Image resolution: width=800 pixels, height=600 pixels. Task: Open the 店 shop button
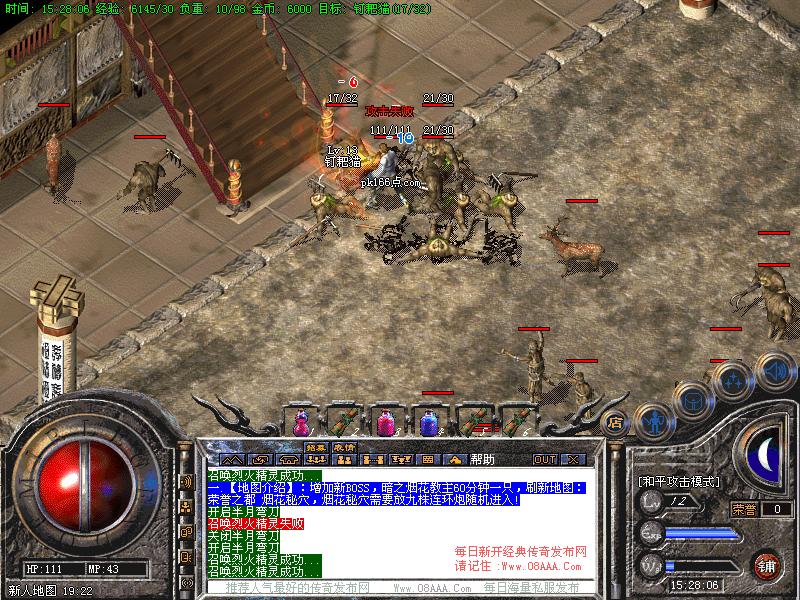coord(615,422)
